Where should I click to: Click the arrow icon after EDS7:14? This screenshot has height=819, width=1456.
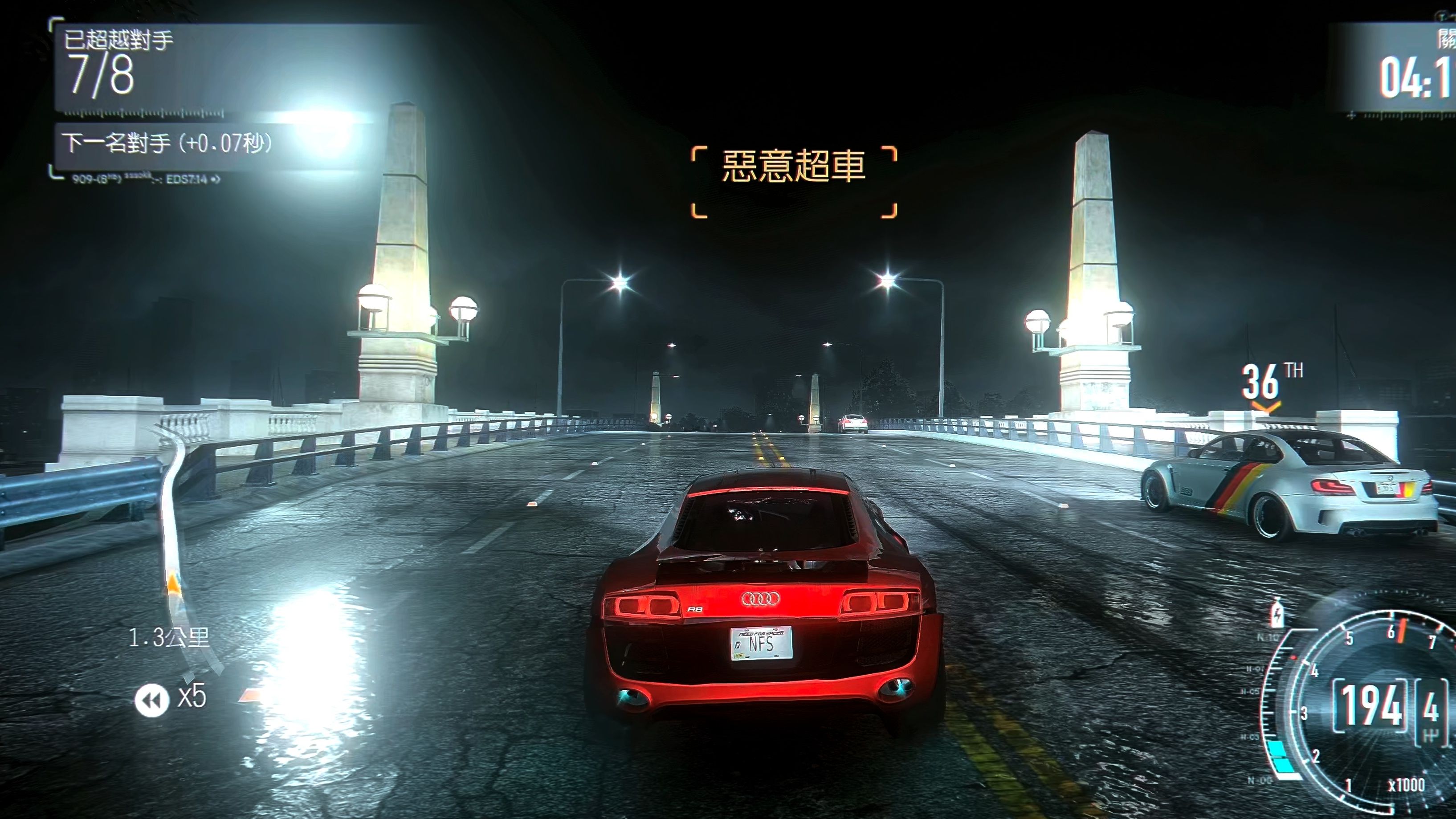click(218, 180)
